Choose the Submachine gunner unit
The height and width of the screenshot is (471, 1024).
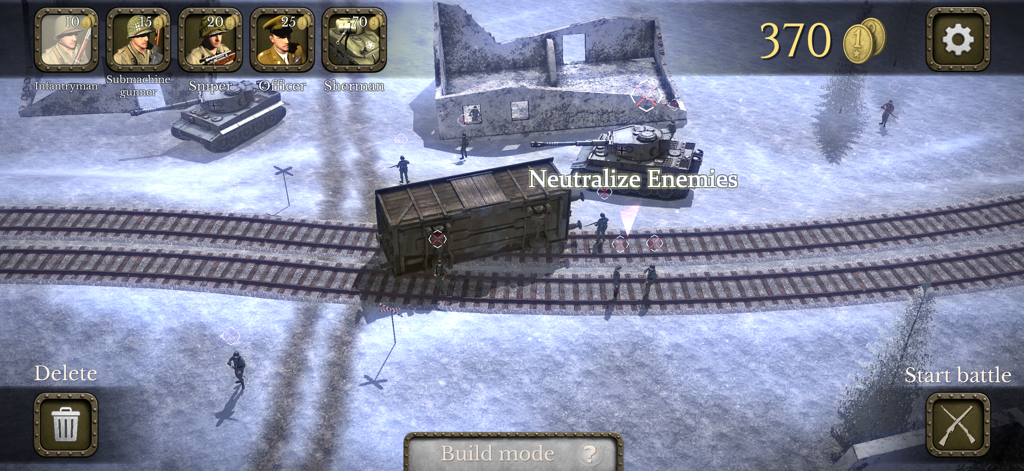138,40
